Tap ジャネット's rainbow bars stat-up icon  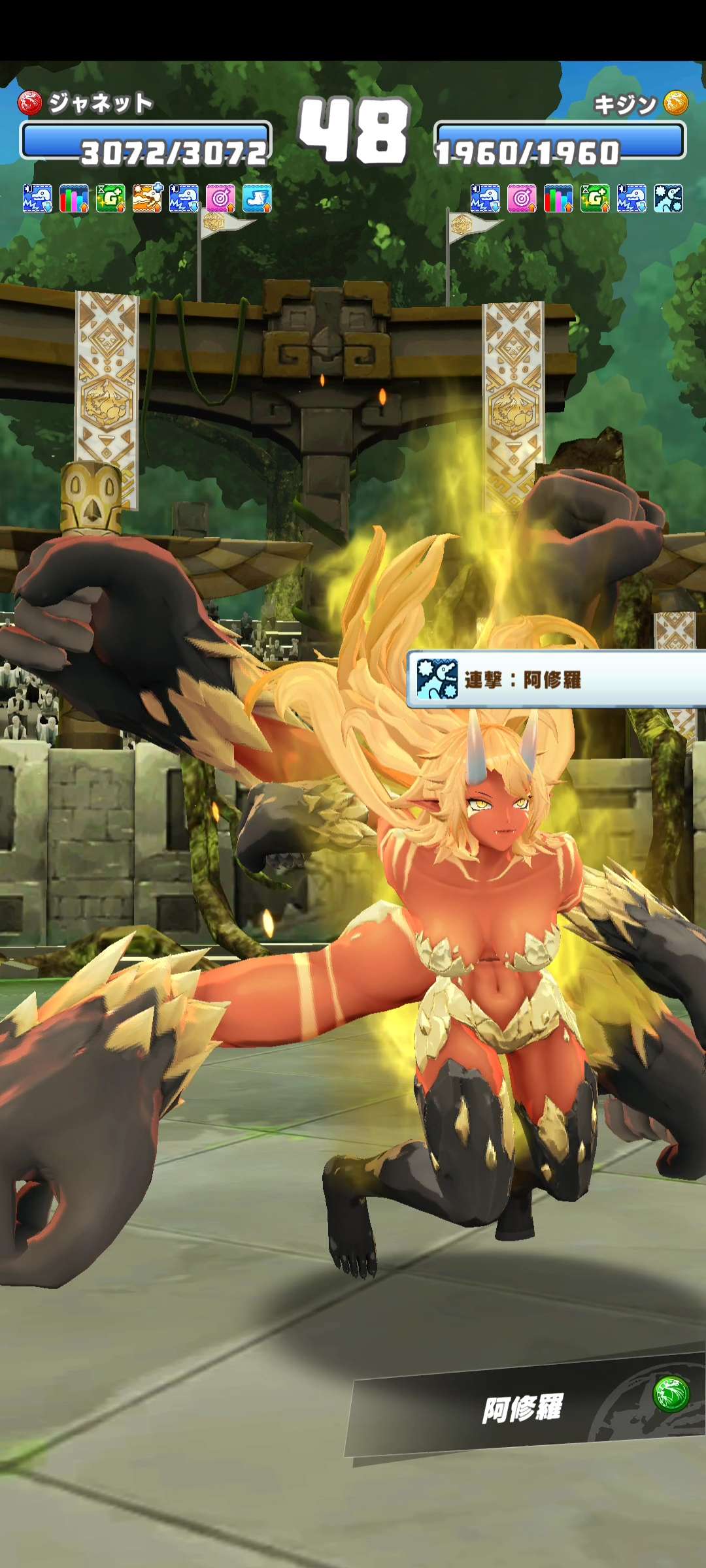point(74,199)
